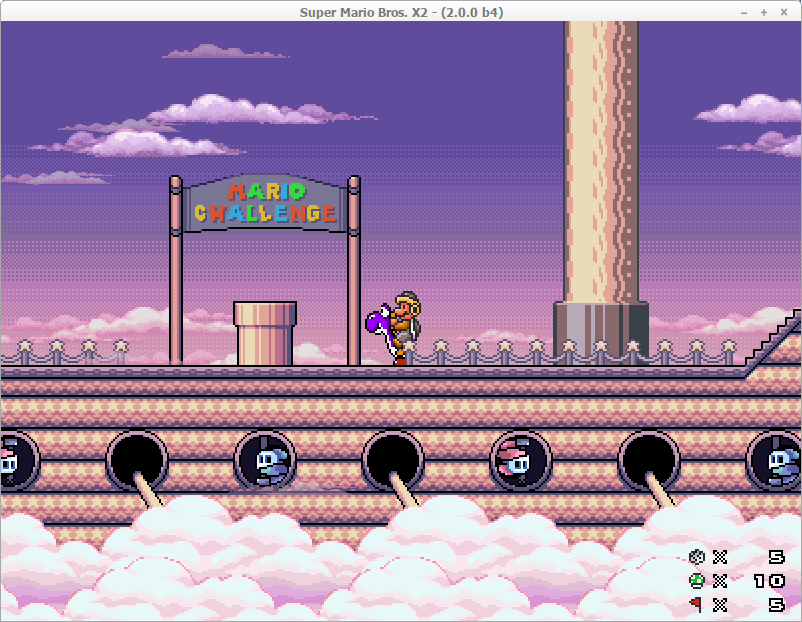802x622 pixels.
Task: Close the Super Mario Bros. X2 window
Action: tap(783, 12)
